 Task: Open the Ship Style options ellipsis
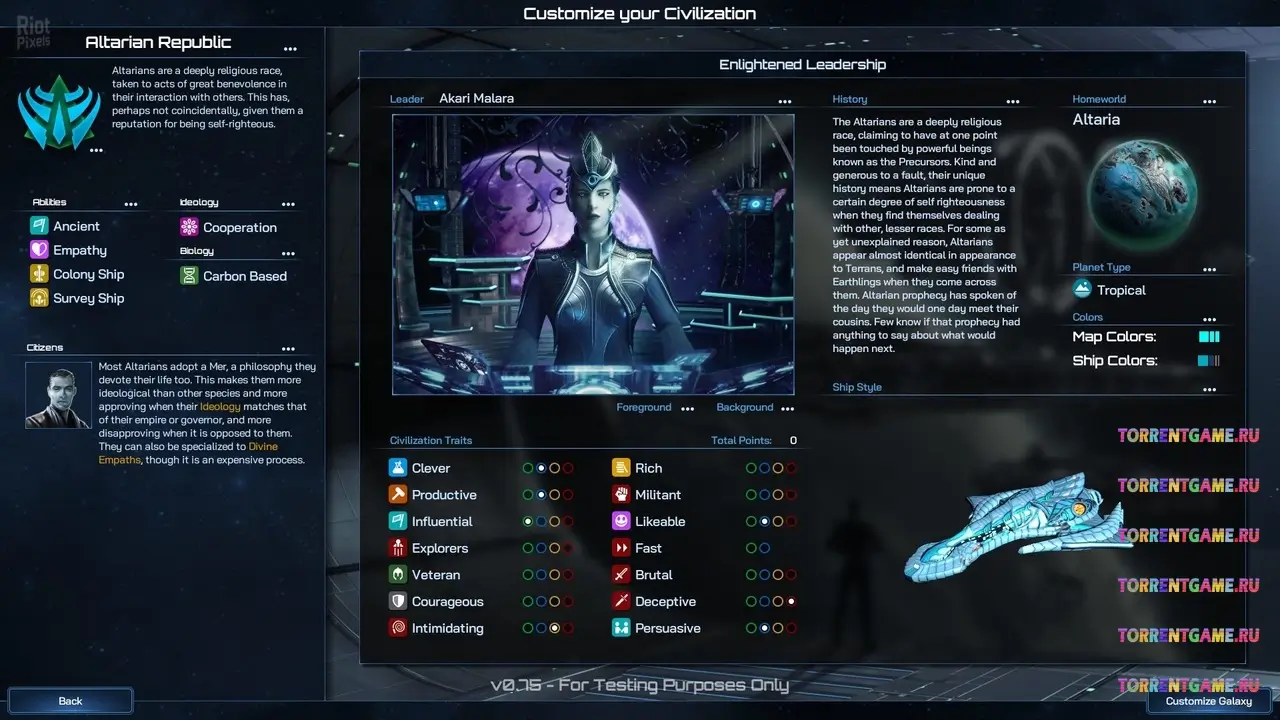(x=1210, y=389)
